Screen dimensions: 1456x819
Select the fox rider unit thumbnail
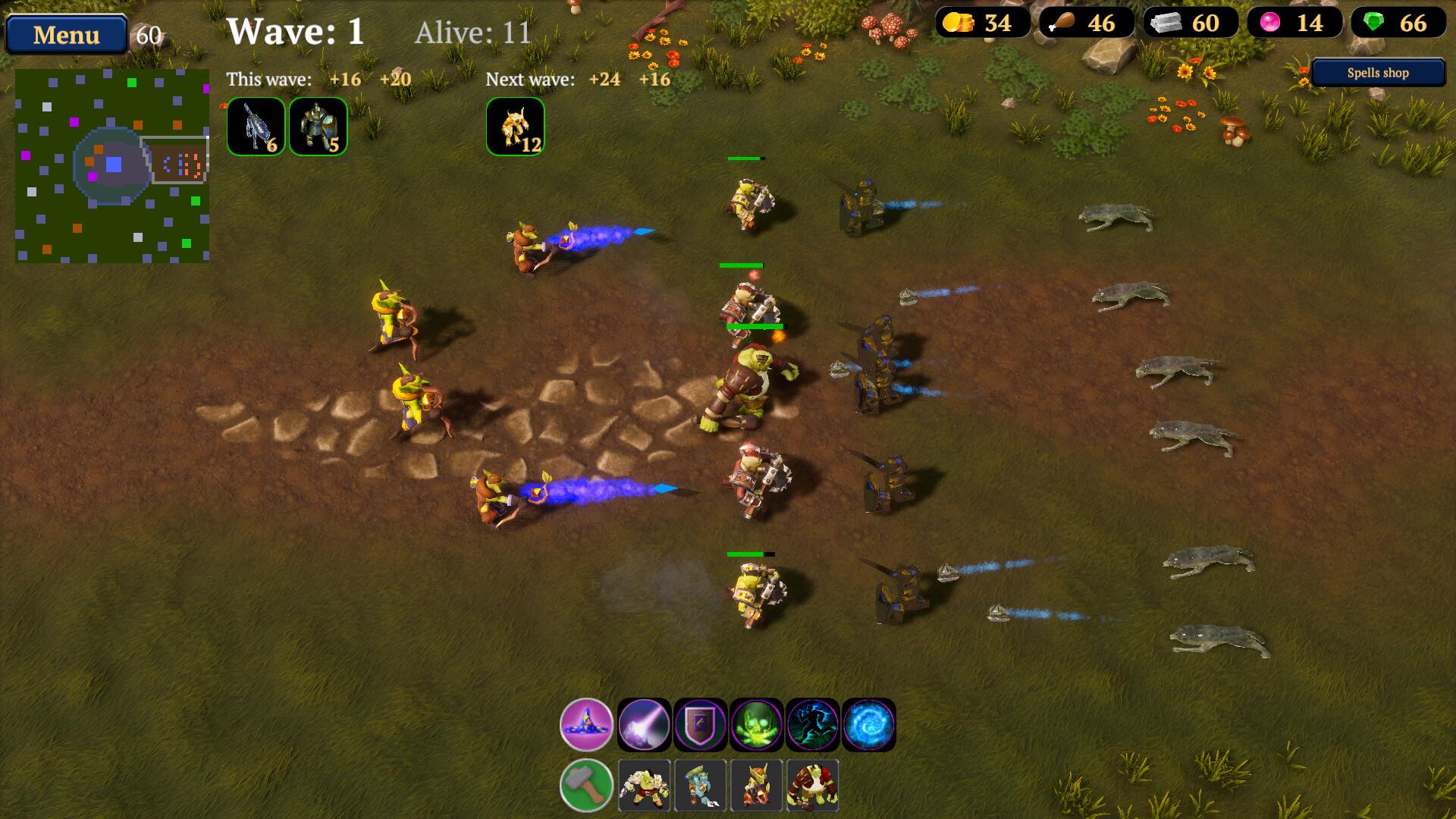point(755,786)
